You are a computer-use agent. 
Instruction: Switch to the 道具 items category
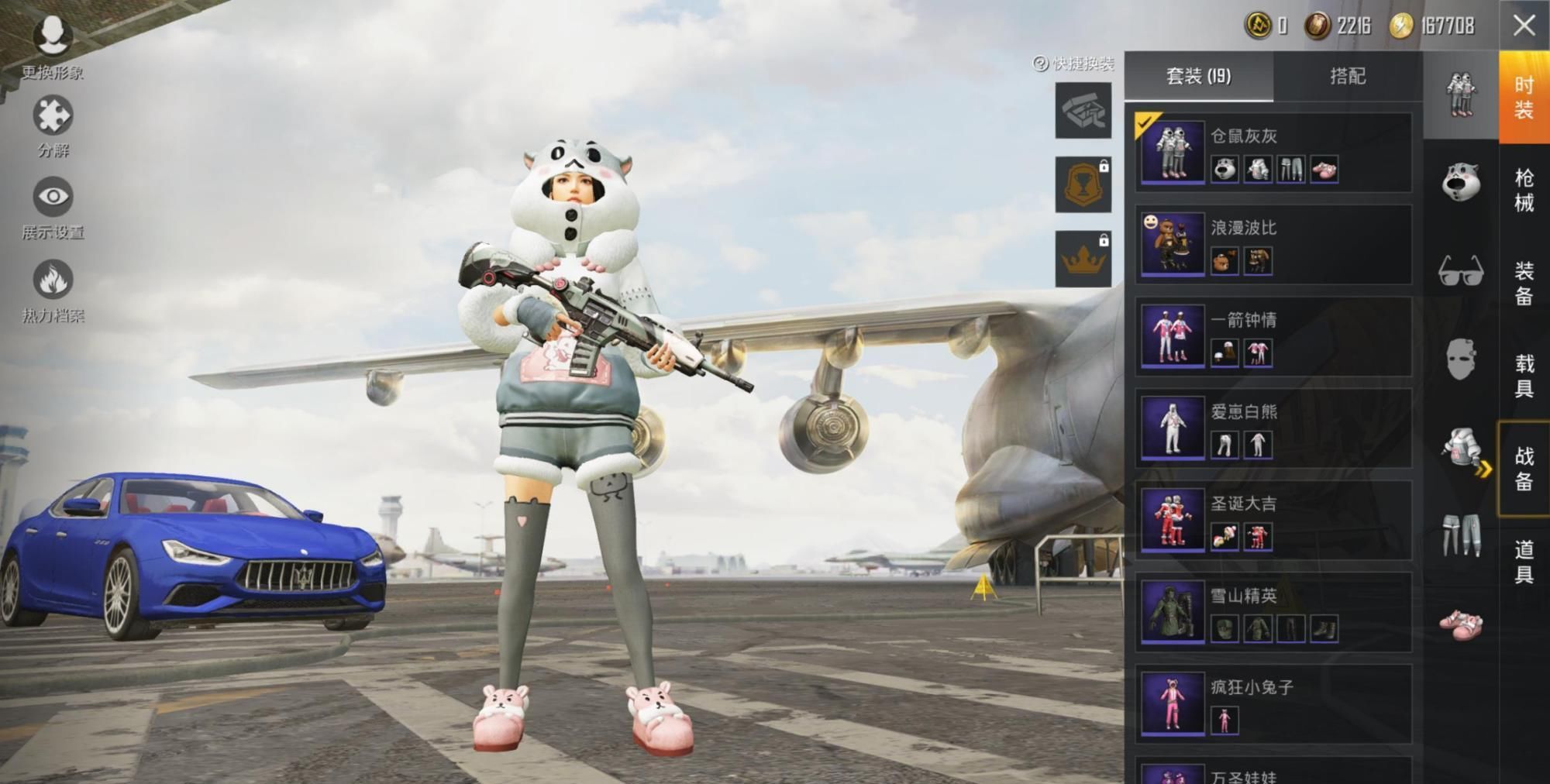(x=1524, y=562)
